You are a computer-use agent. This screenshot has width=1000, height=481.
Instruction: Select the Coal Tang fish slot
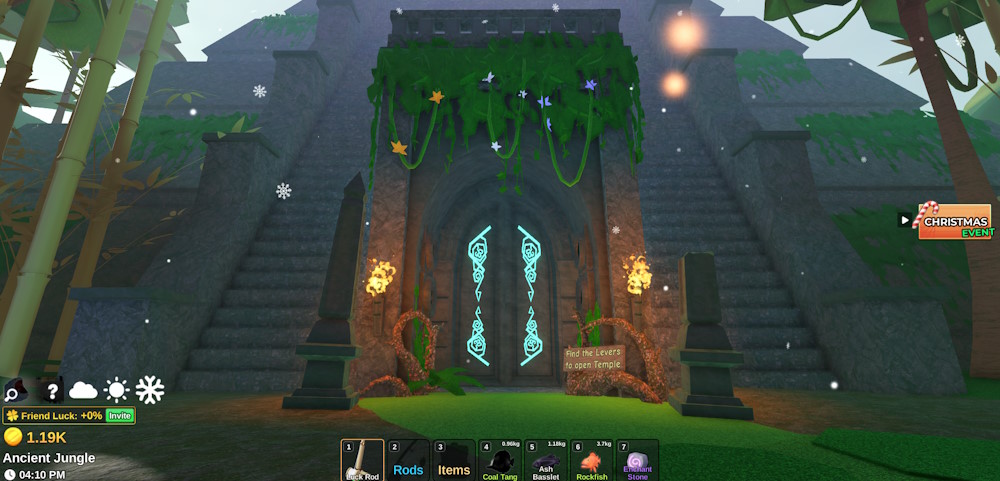[499, 461]
